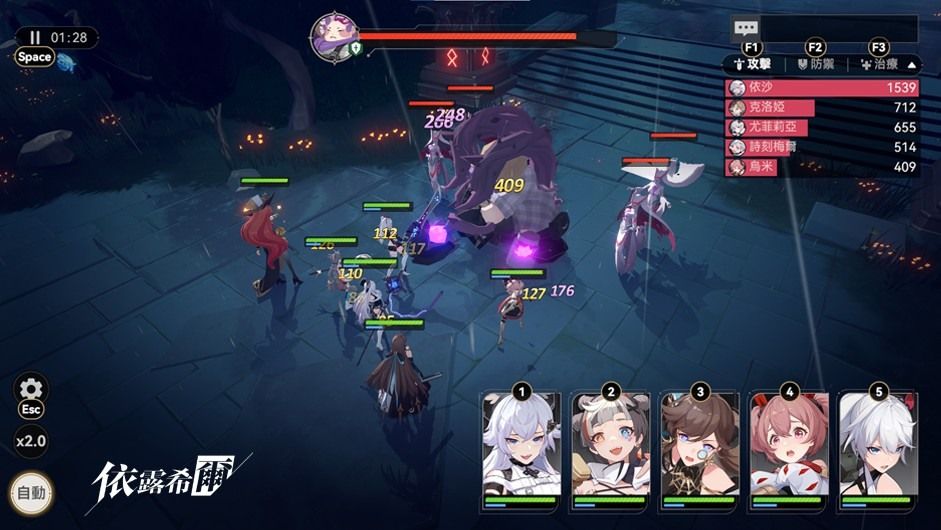Activate character card 1 with white twin-tails
Image resolution: width=941 pixels, height=530 pixels.
pos(520,446)
